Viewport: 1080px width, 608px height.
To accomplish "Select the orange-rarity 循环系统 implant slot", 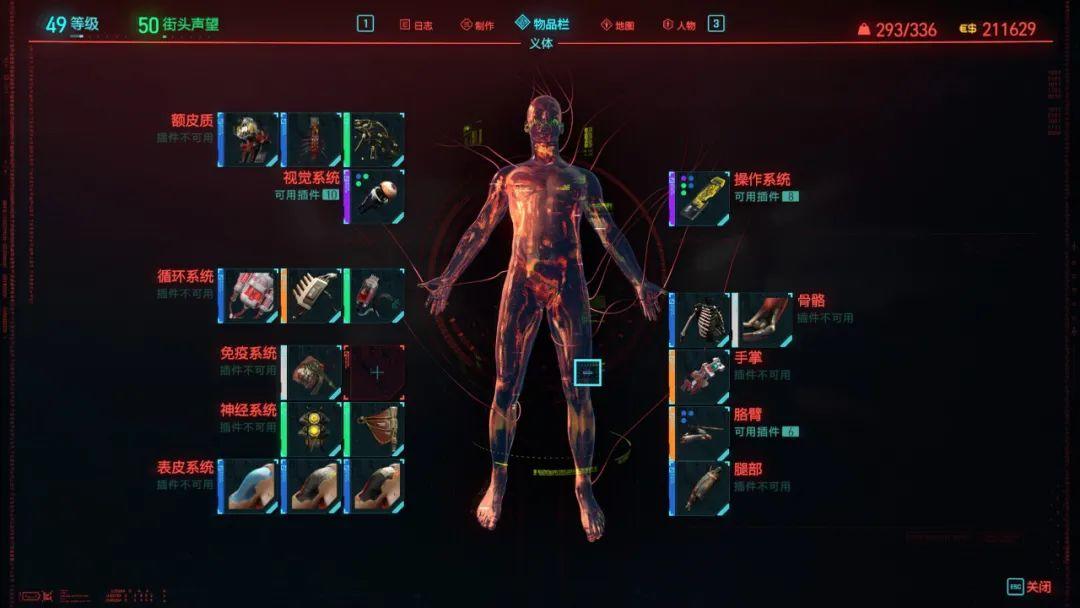I will pos(312,295).
